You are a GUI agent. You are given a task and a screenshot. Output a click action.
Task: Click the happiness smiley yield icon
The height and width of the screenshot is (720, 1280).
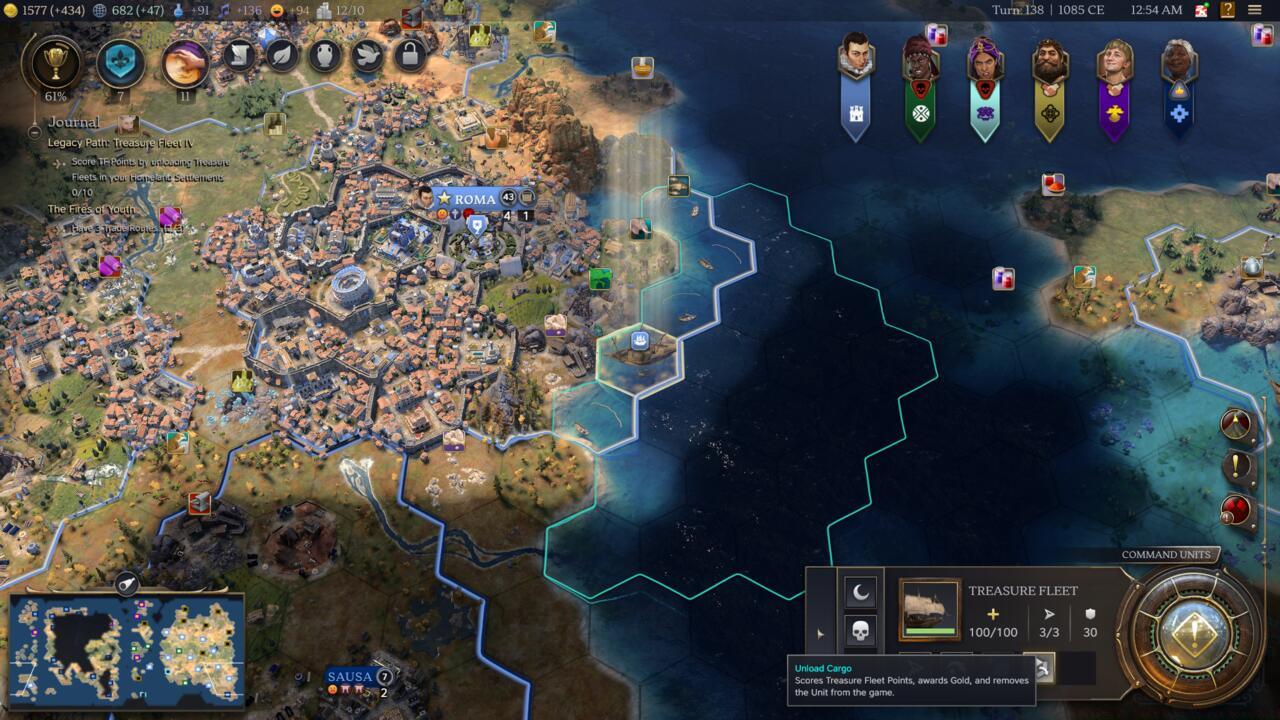276,12
